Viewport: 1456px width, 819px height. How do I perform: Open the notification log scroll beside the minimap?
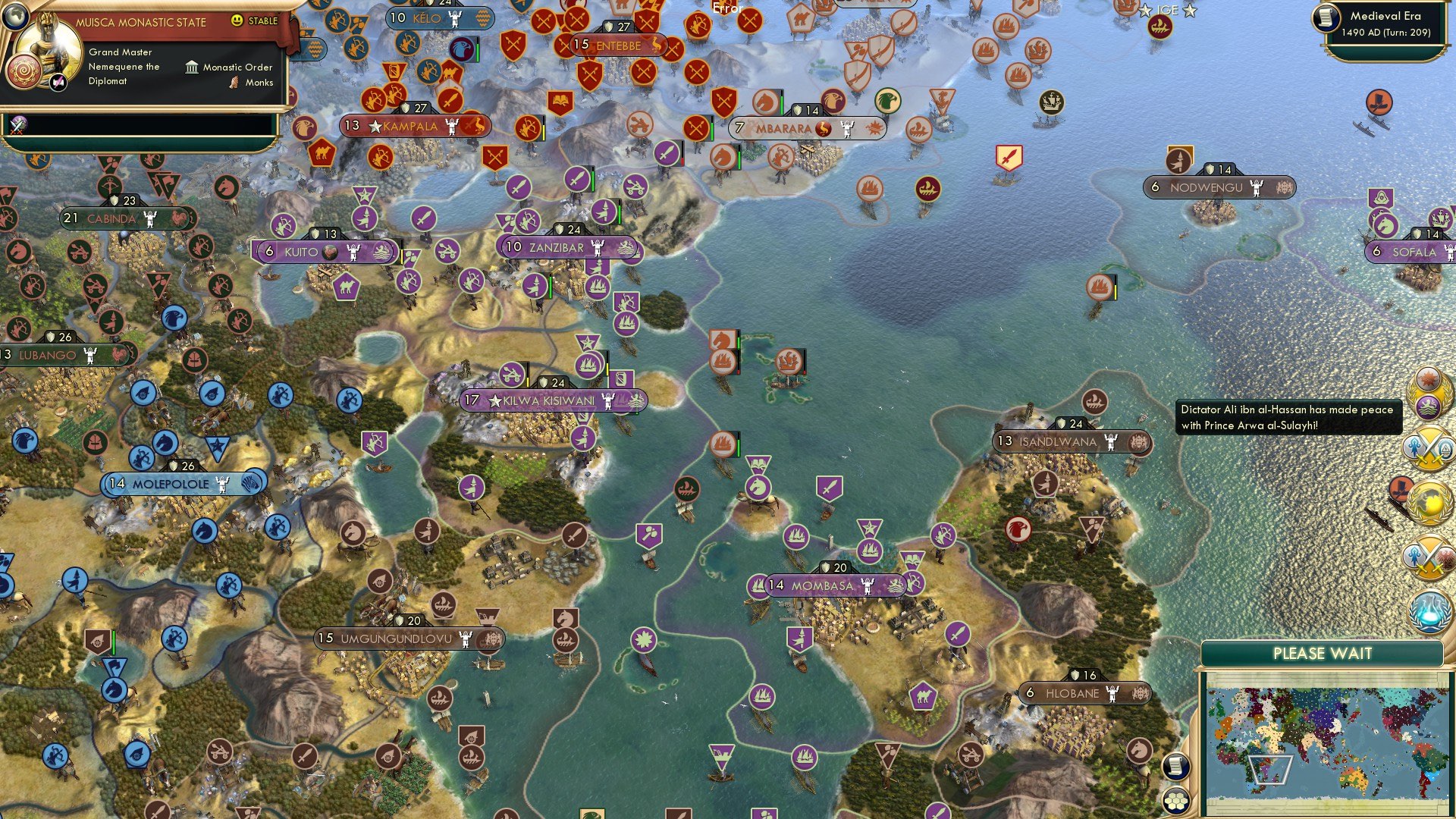click(1177, 767)
